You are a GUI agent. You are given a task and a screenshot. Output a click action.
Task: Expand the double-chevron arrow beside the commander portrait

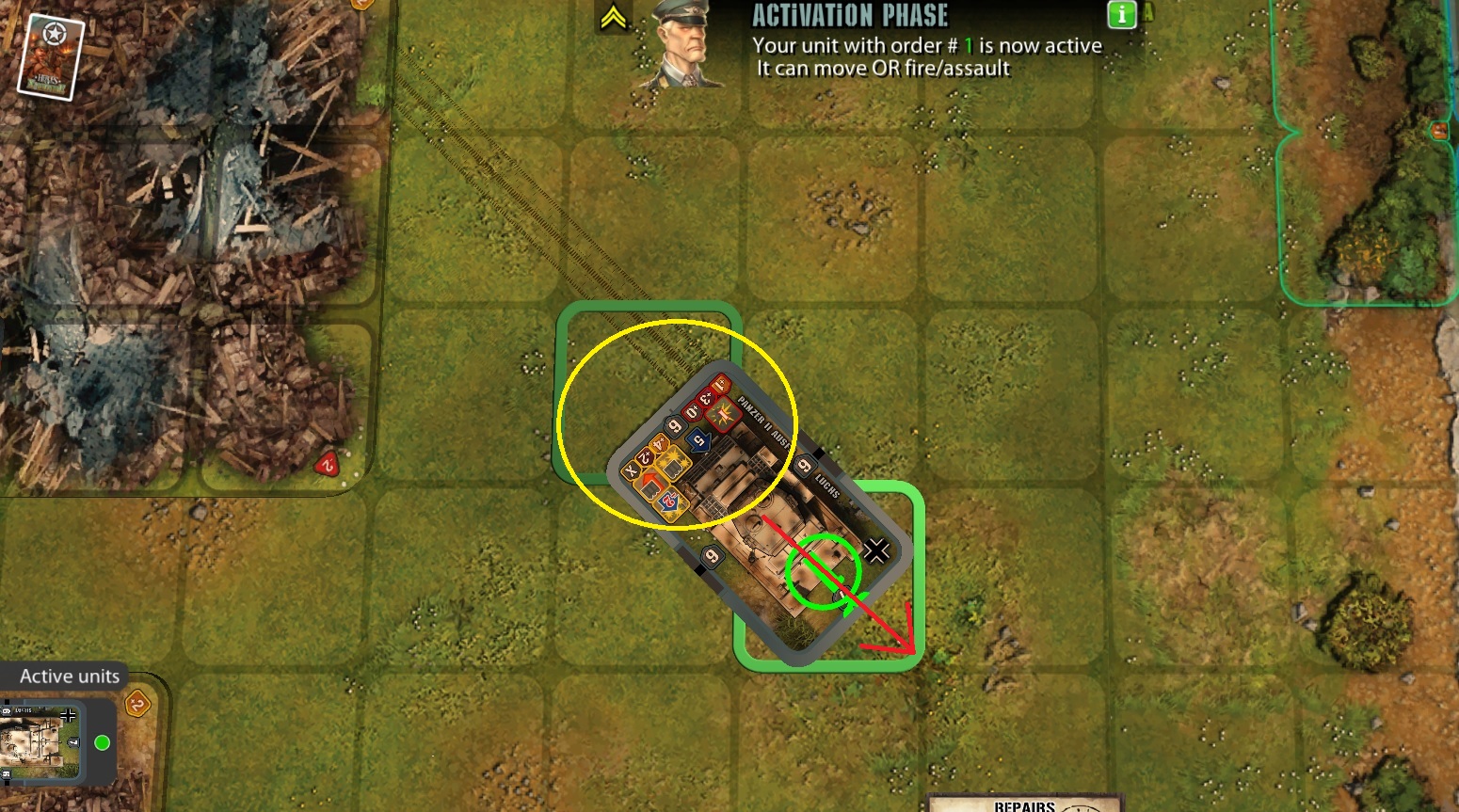pyautogui.click(x=612, y=15)
